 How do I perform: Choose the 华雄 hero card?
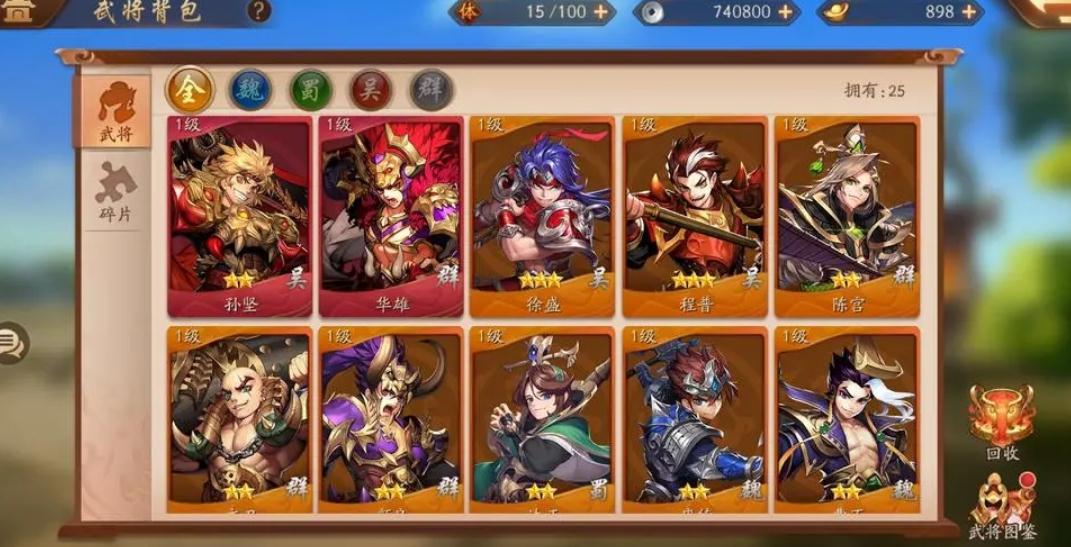pyautogui.click(x=391, y=215)
